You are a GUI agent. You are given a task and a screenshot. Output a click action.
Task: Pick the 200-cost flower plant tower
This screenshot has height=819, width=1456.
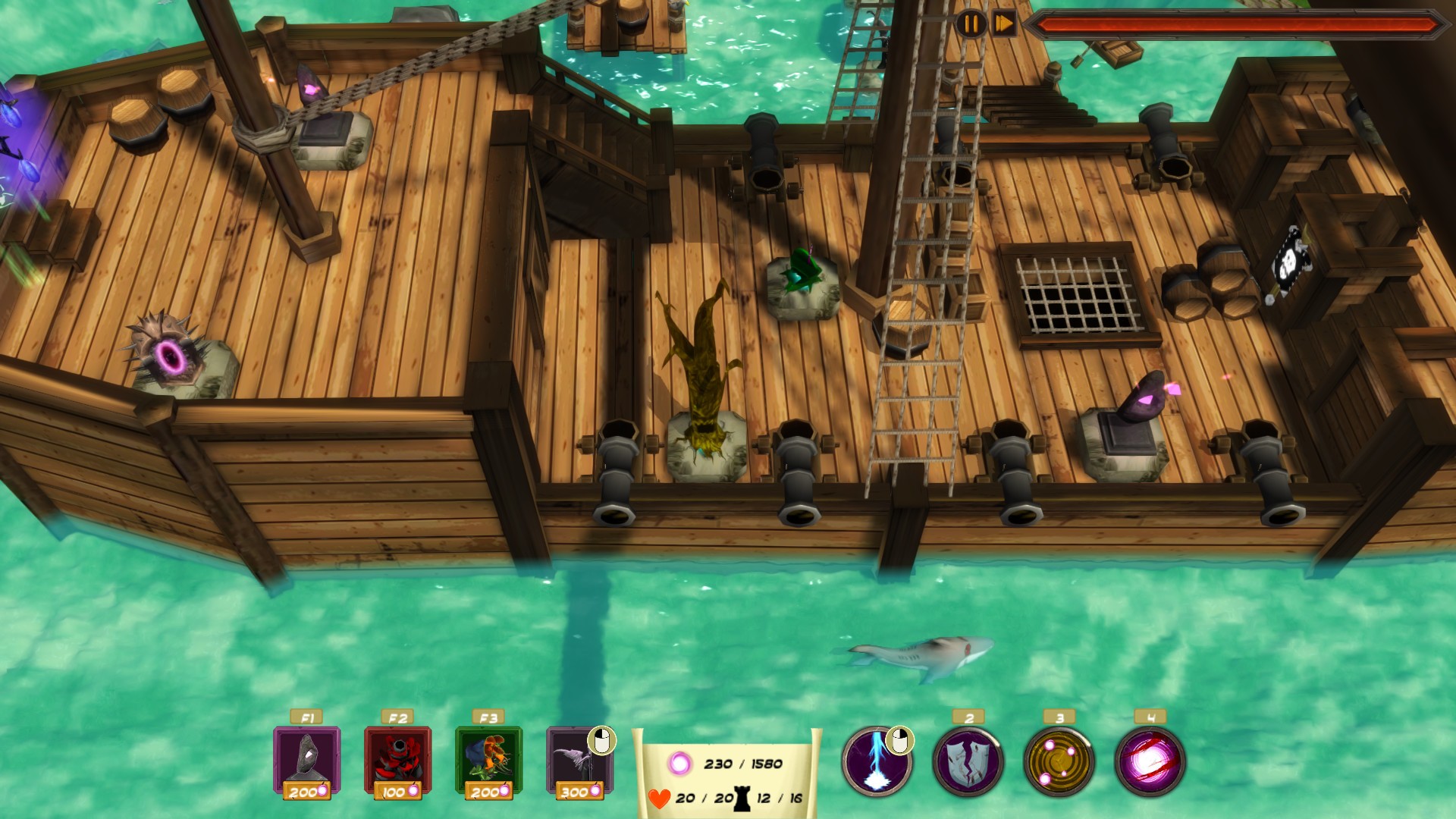point(488,760)
